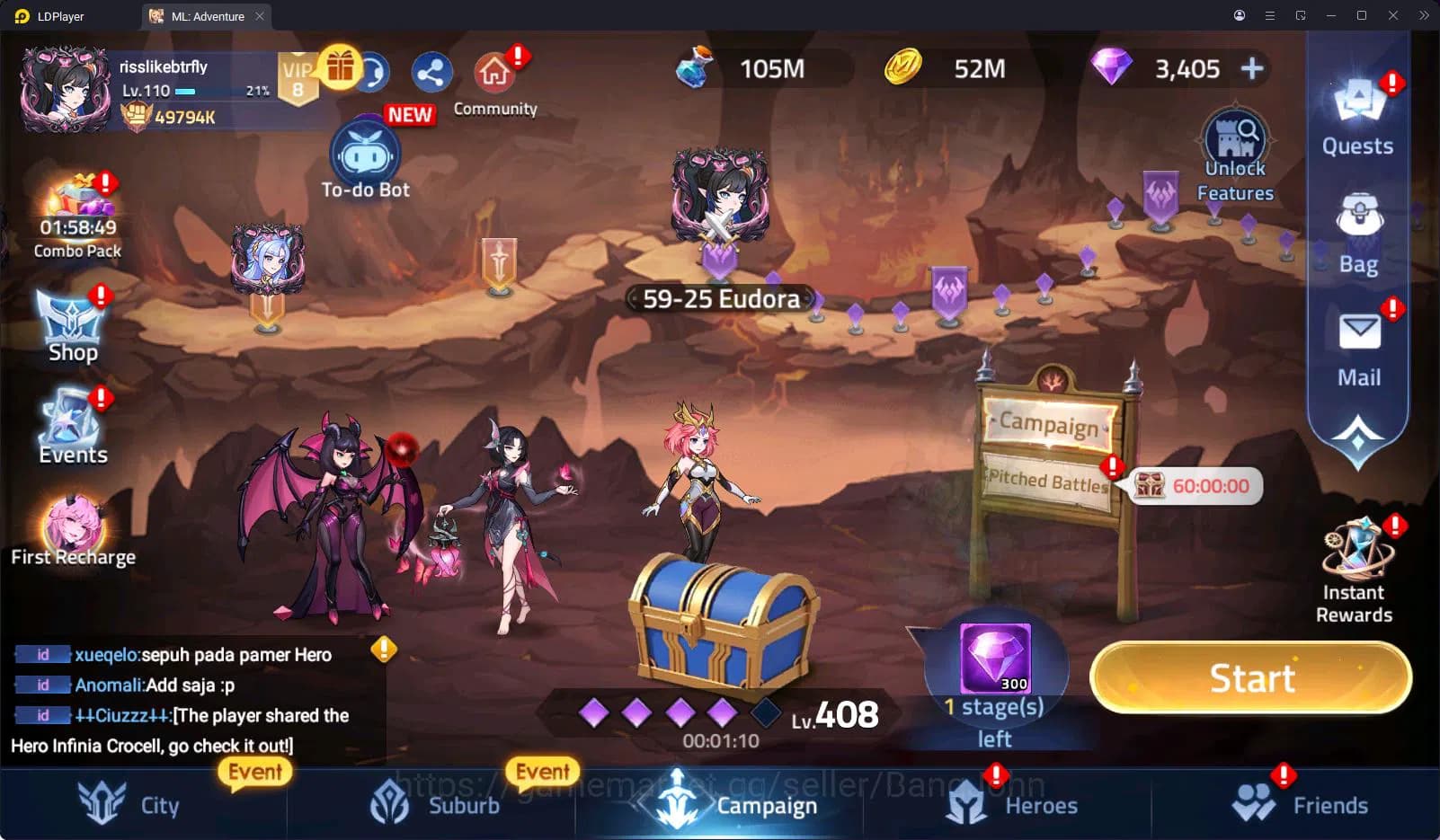The height and width of the screenshot is (840, 1440).
Task: Expand the LDPlayer toolbar with the double arrows
Action: [x=1424, y=15]
